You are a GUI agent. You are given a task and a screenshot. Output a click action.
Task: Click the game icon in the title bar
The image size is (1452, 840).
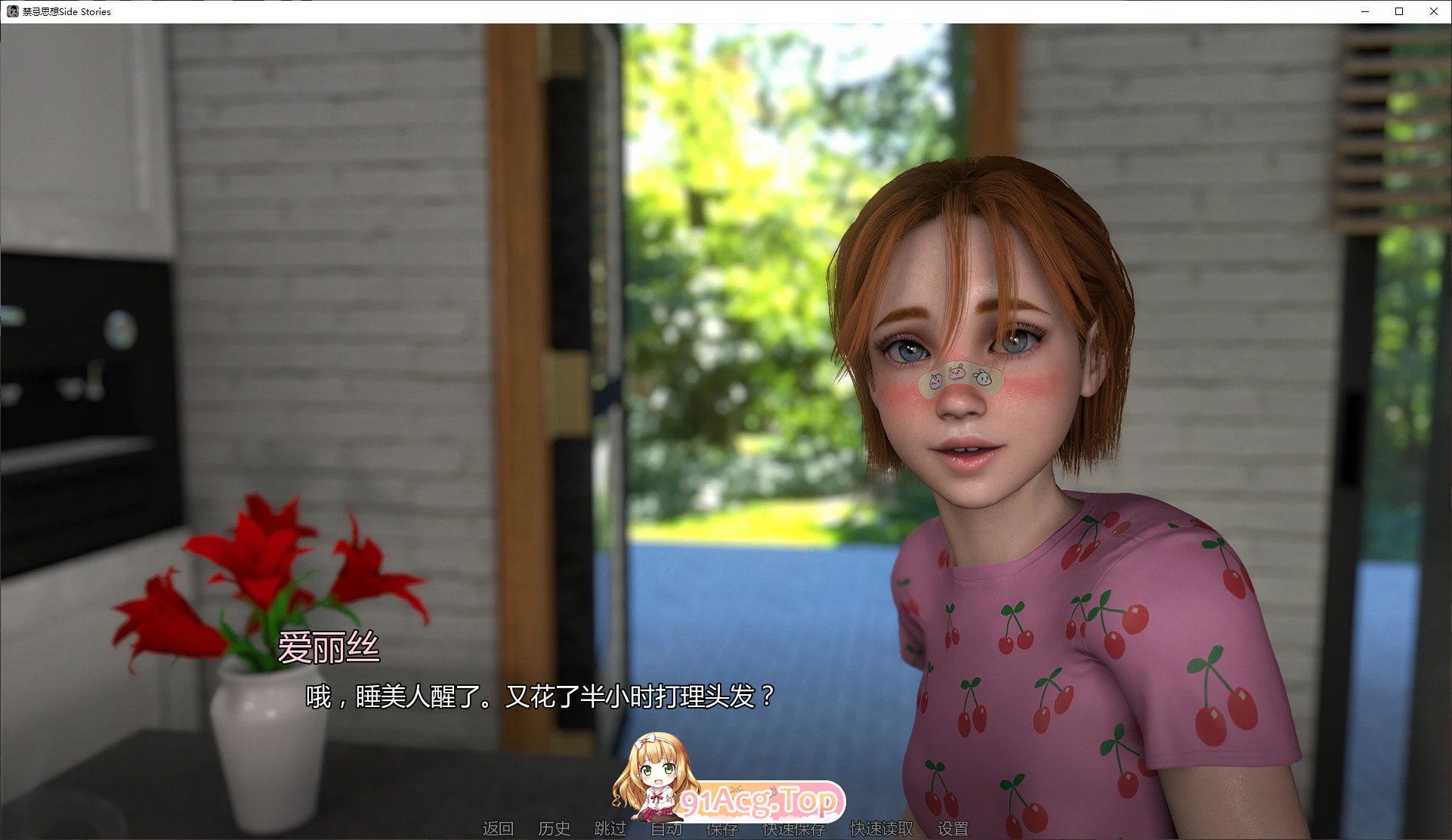[13, 11]
